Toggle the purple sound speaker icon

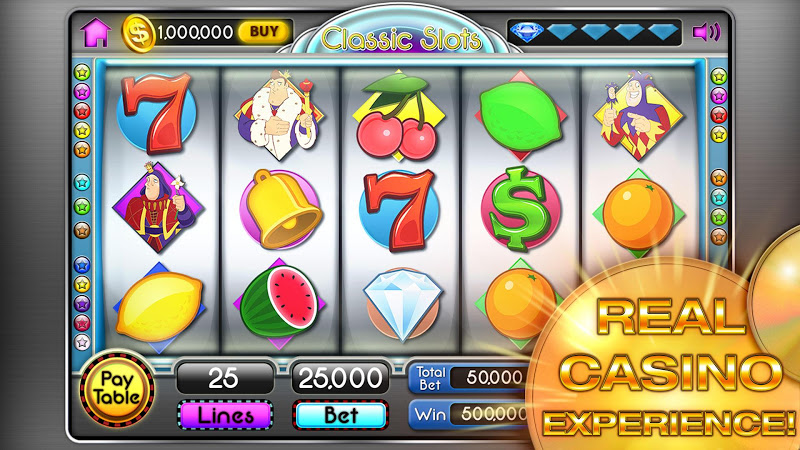click(706, 32)
